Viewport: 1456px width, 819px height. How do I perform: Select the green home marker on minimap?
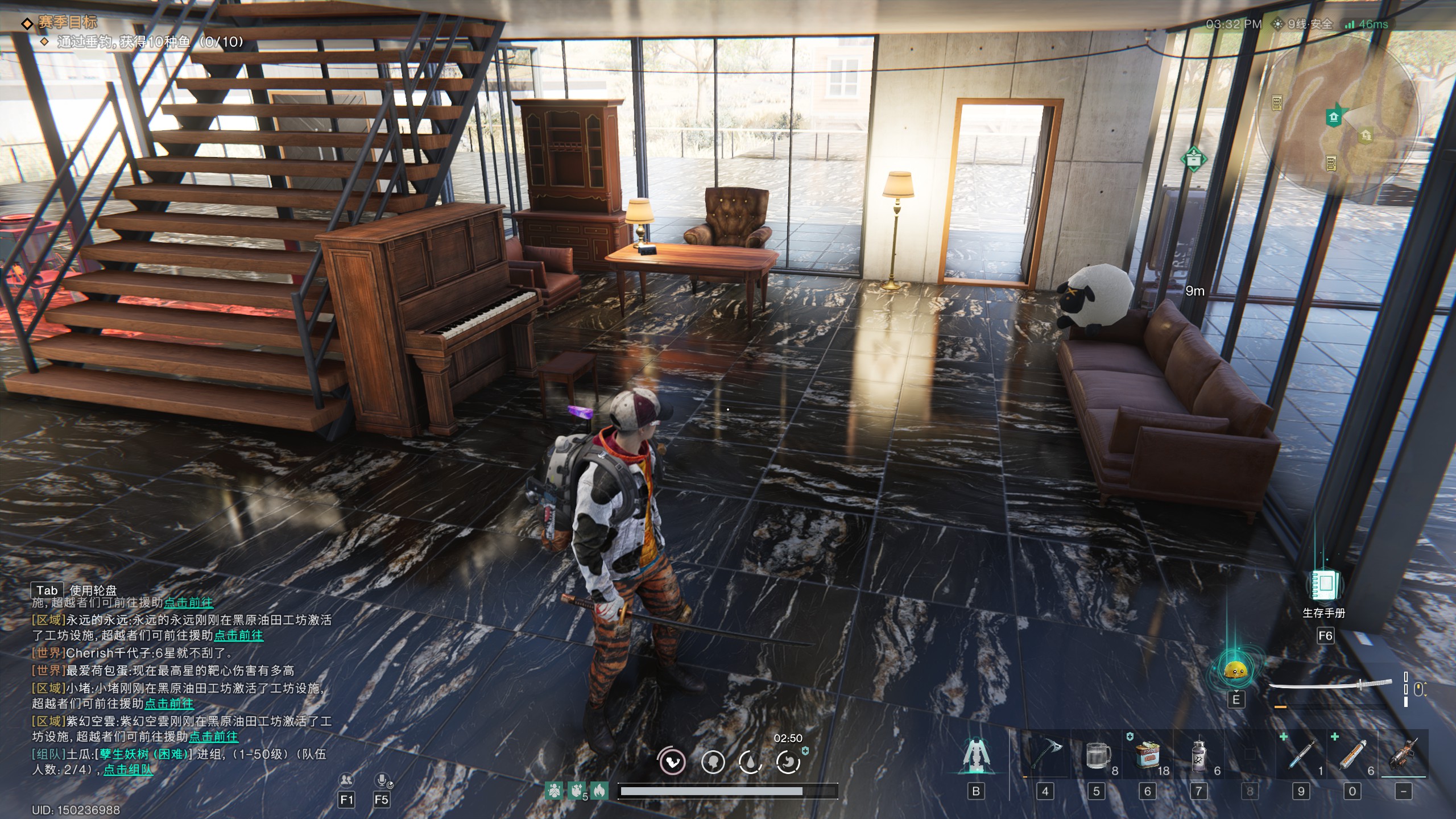pos(1334,117)
